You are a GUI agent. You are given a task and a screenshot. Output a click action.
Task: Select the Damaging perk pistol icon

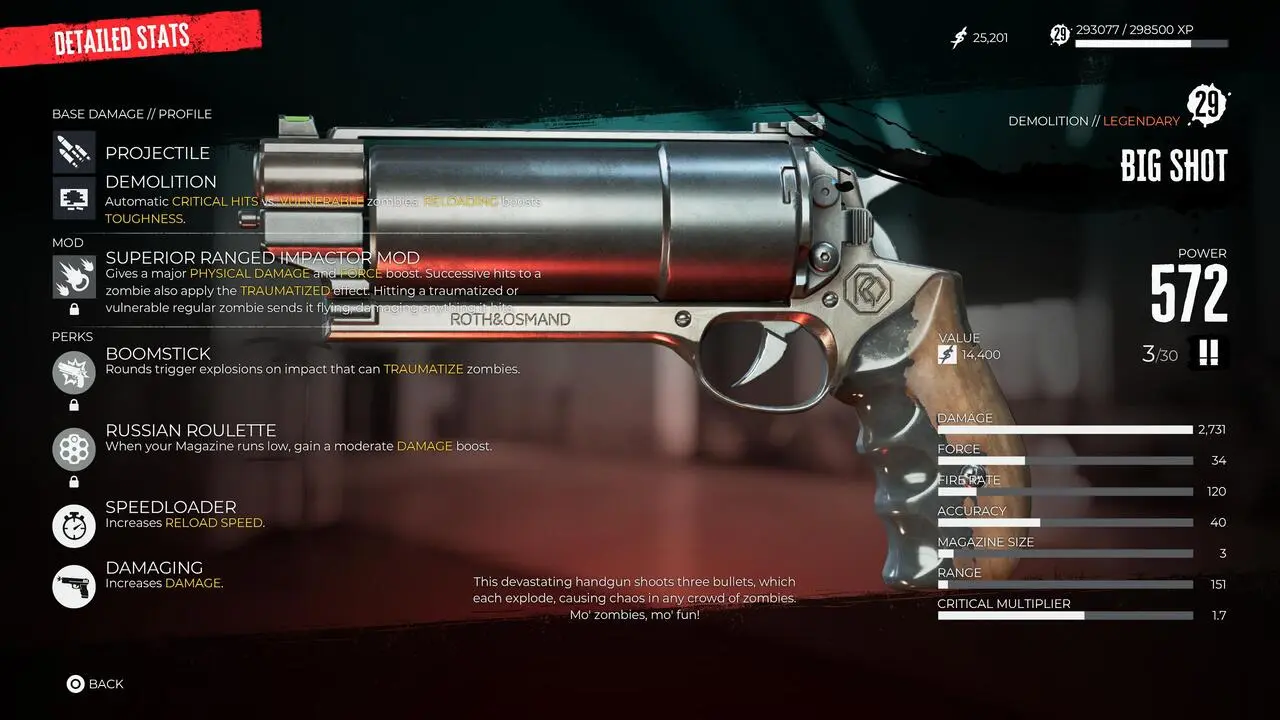pyautogui.click(x=74, y=586)
